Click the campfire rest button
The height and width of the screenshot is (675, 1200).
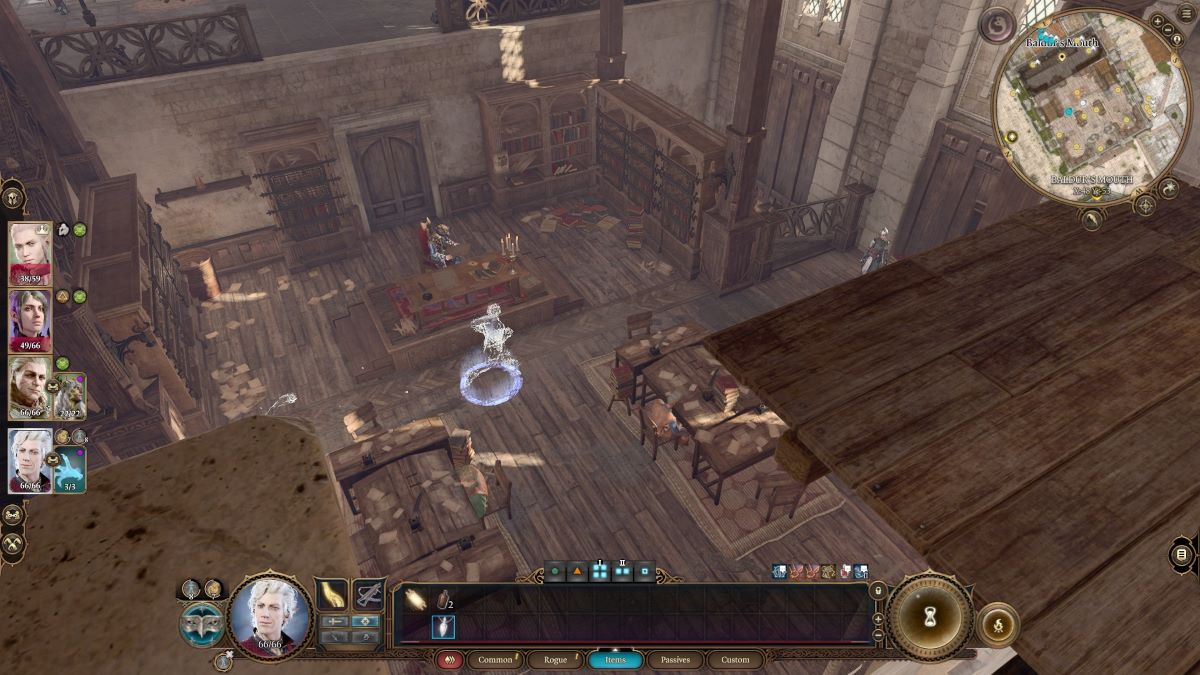pos(997,623)
